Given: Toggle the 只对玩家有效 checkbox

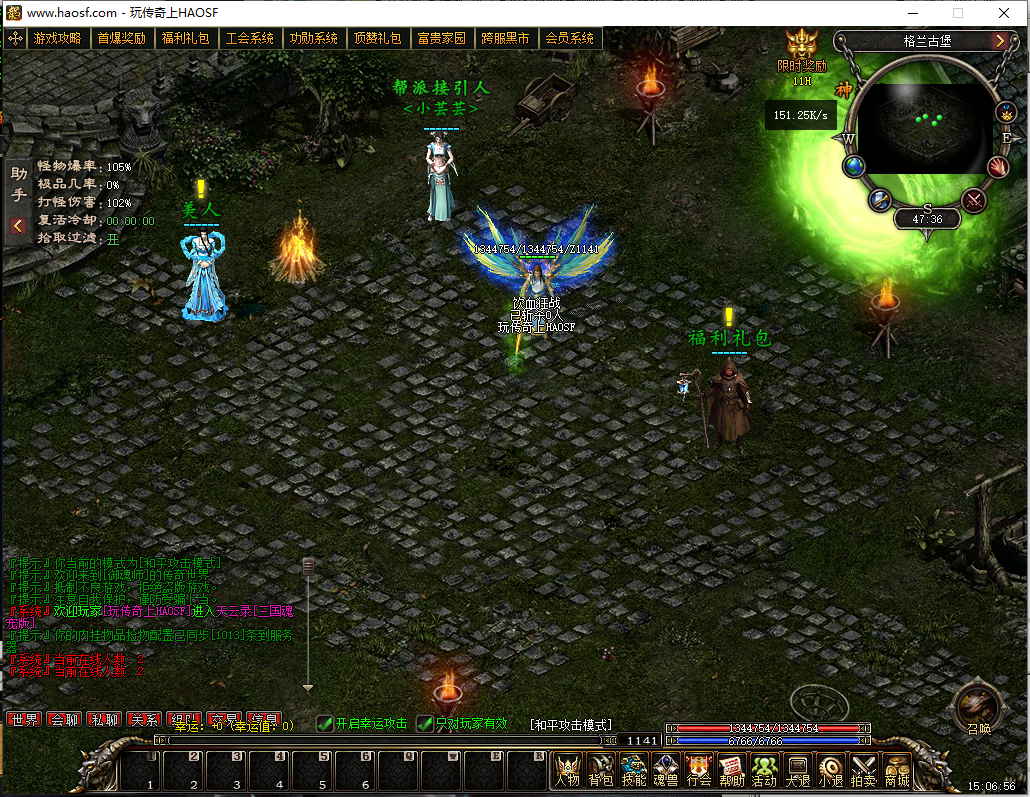Looking at the screenshot, I should [425, 724].
